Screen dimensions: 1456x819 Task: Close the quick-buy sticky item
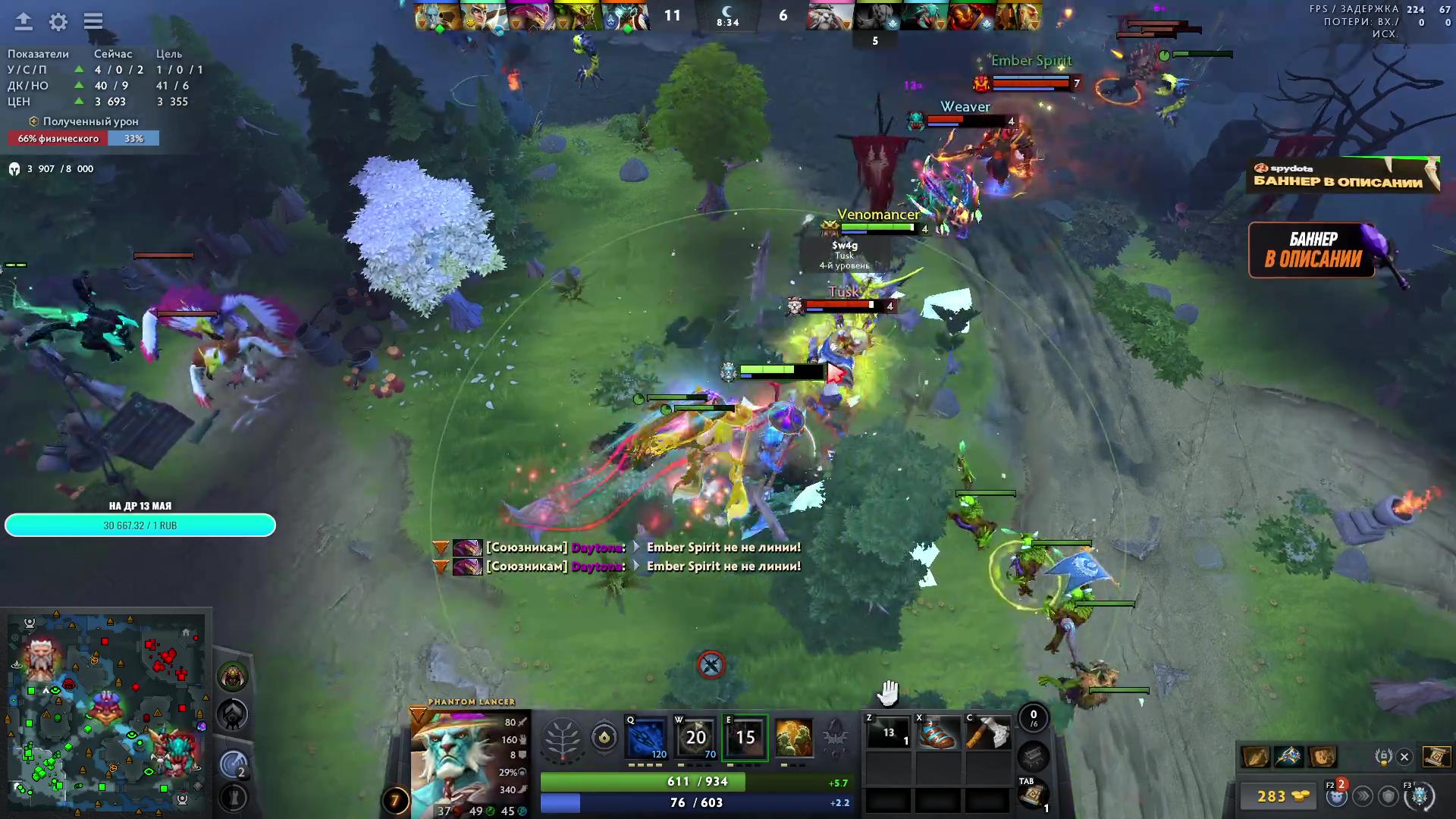(1404, 757)
